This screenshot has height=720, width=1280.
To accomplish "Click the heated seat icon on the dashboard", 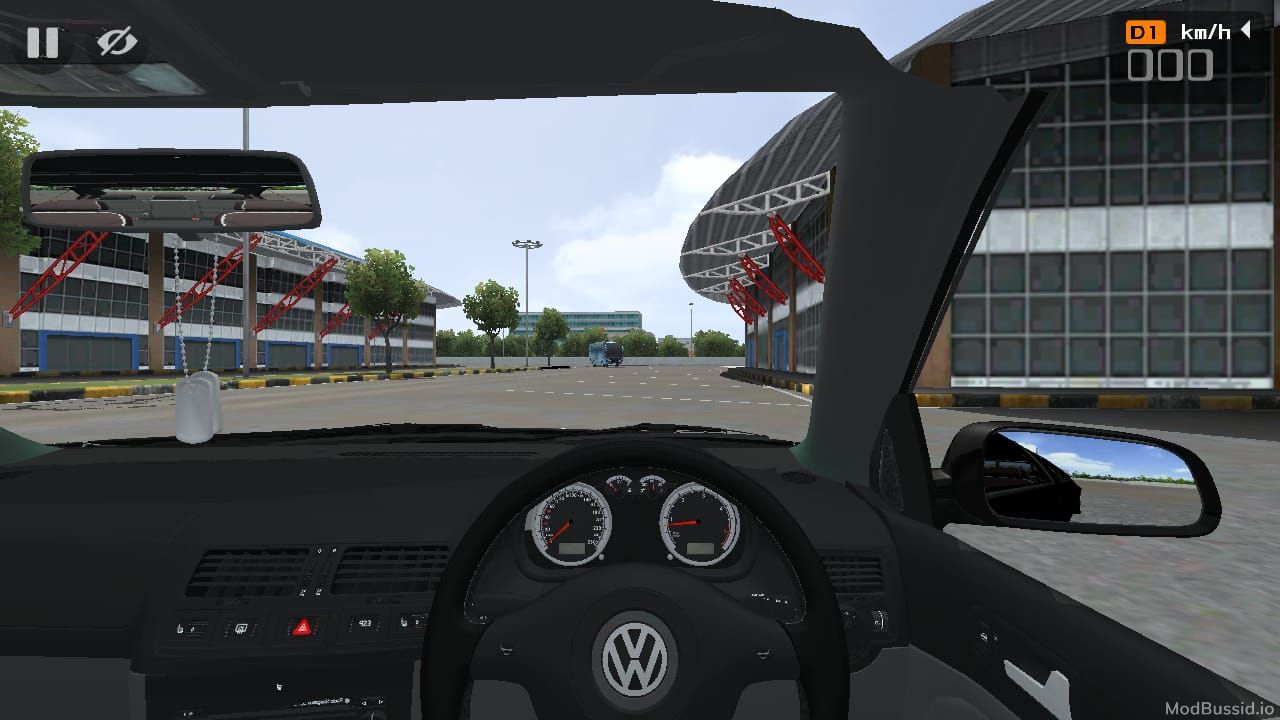I will 179,627.
